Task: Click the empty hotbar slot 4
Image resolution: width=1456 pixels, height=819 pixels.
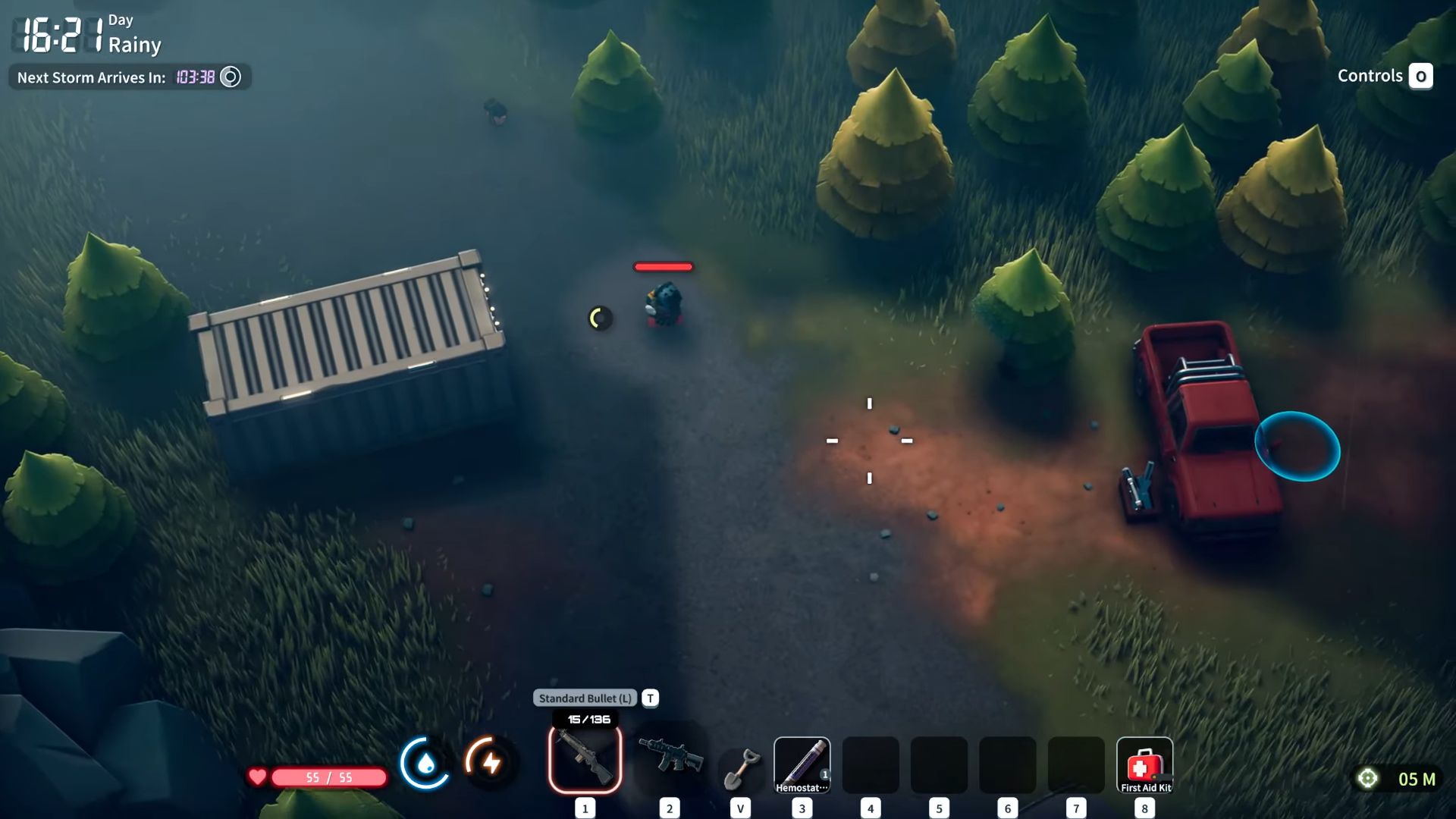Action: pos(869,765)
